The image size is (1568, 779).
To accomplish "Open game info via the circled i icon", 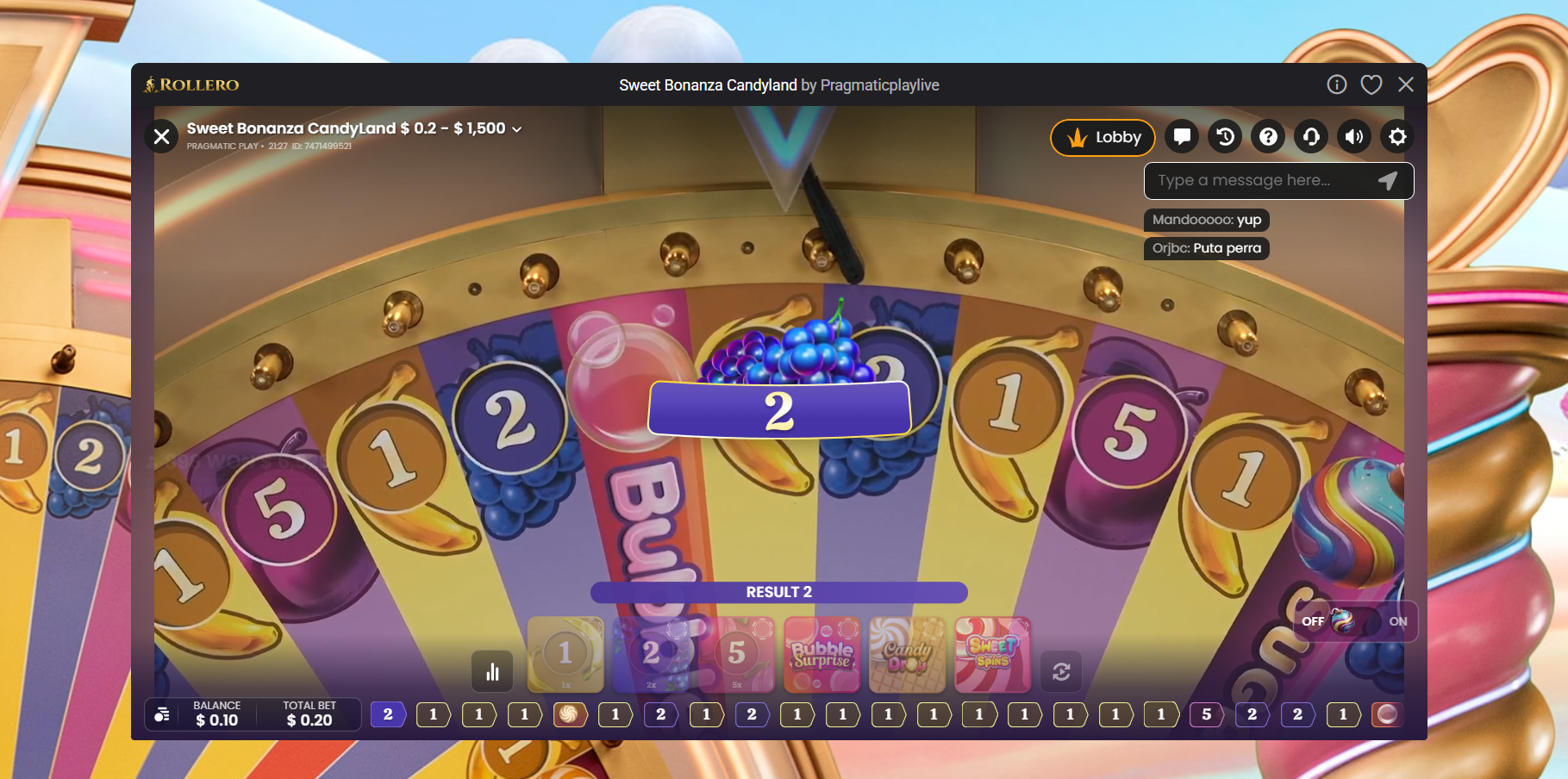I will click(x=1337, y=84).
